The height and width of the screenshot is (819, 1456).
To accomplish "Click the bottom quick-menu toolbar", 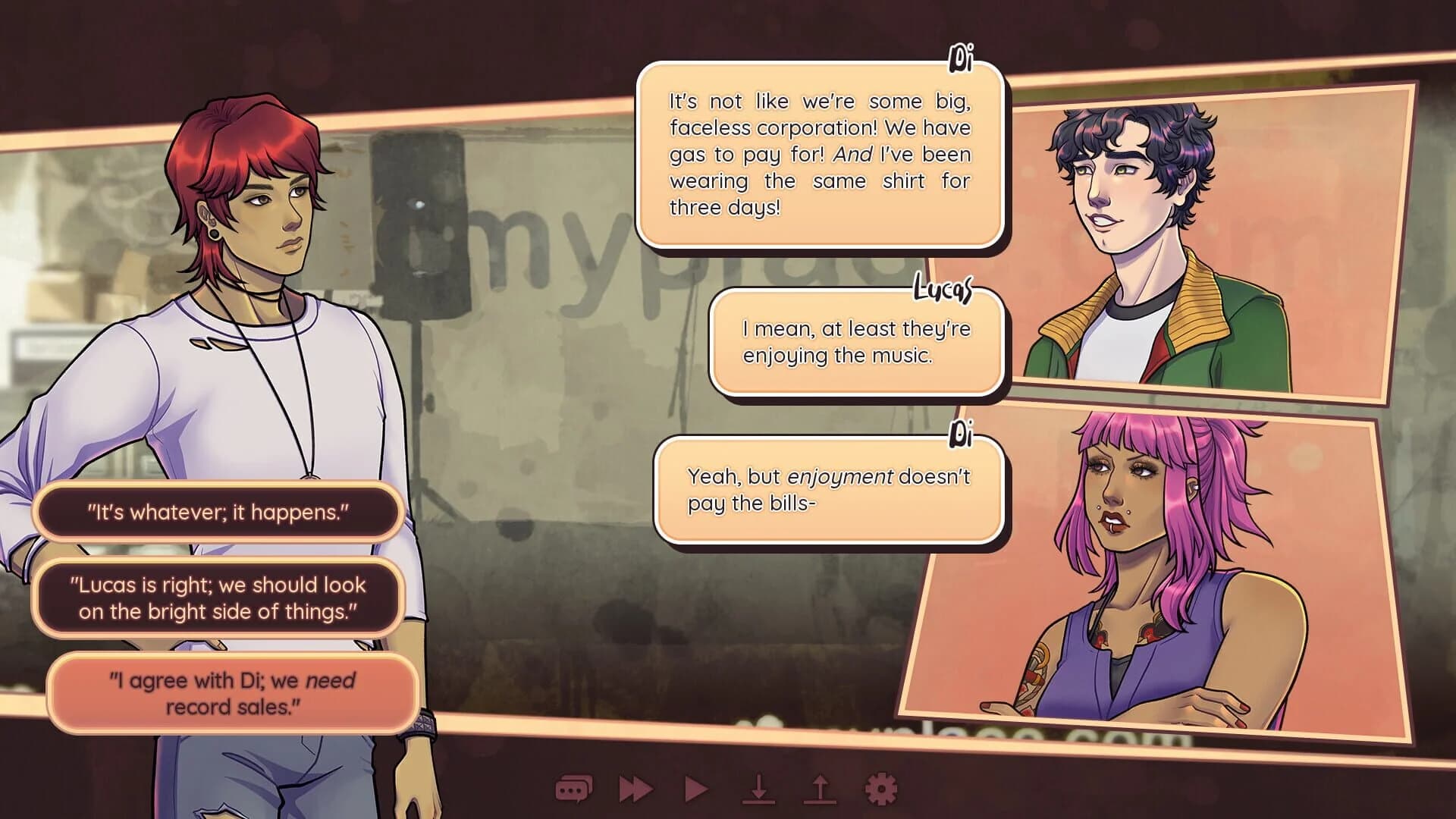I will click(726, 789).
